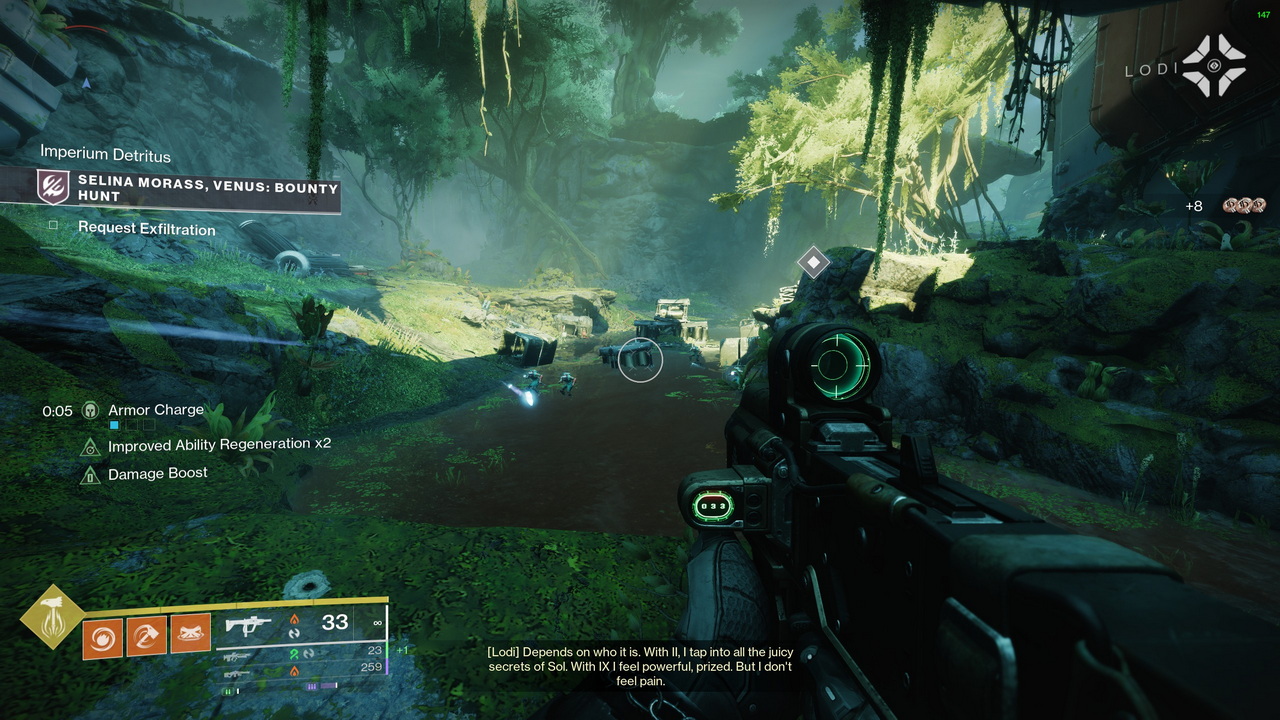Select the diamond objective waypoint marker

point(813,263)
